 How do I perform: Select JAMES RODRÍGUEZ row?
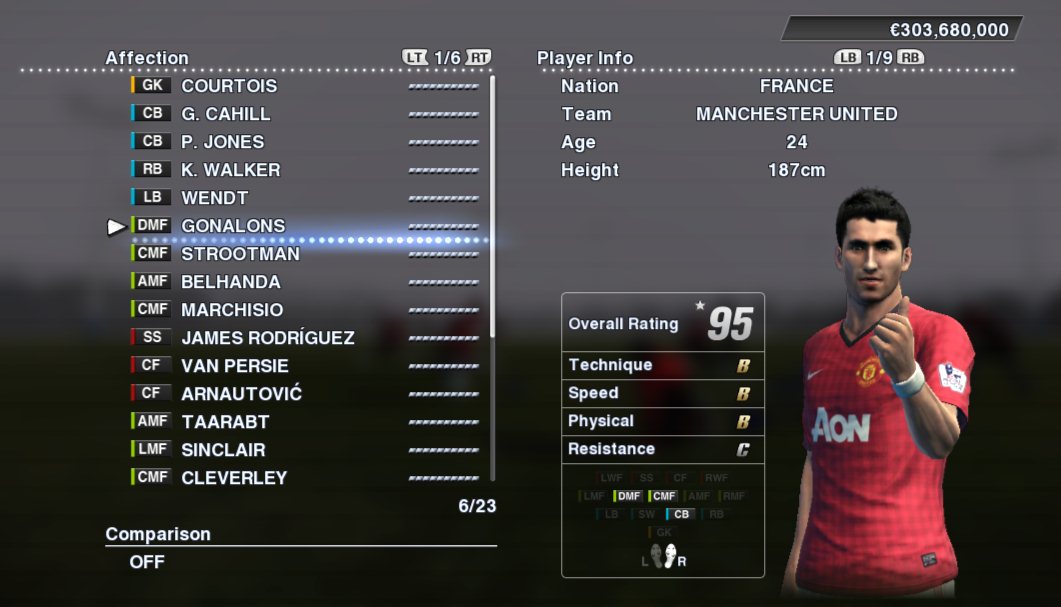pos(267,338)
